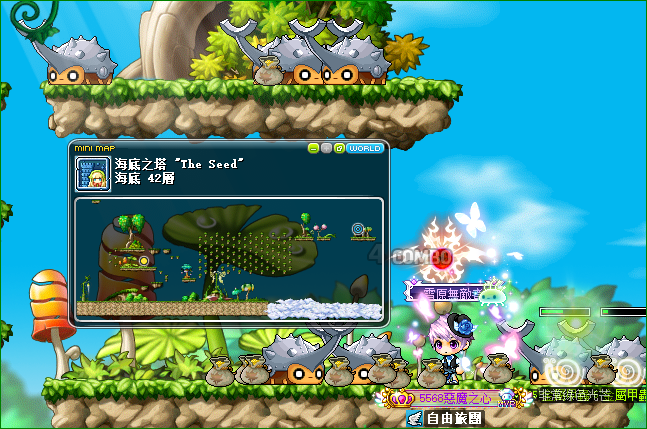Screen dimensions: 647x429
Task: Click the minimap's gray plus expand button
Action: point(327,148)
